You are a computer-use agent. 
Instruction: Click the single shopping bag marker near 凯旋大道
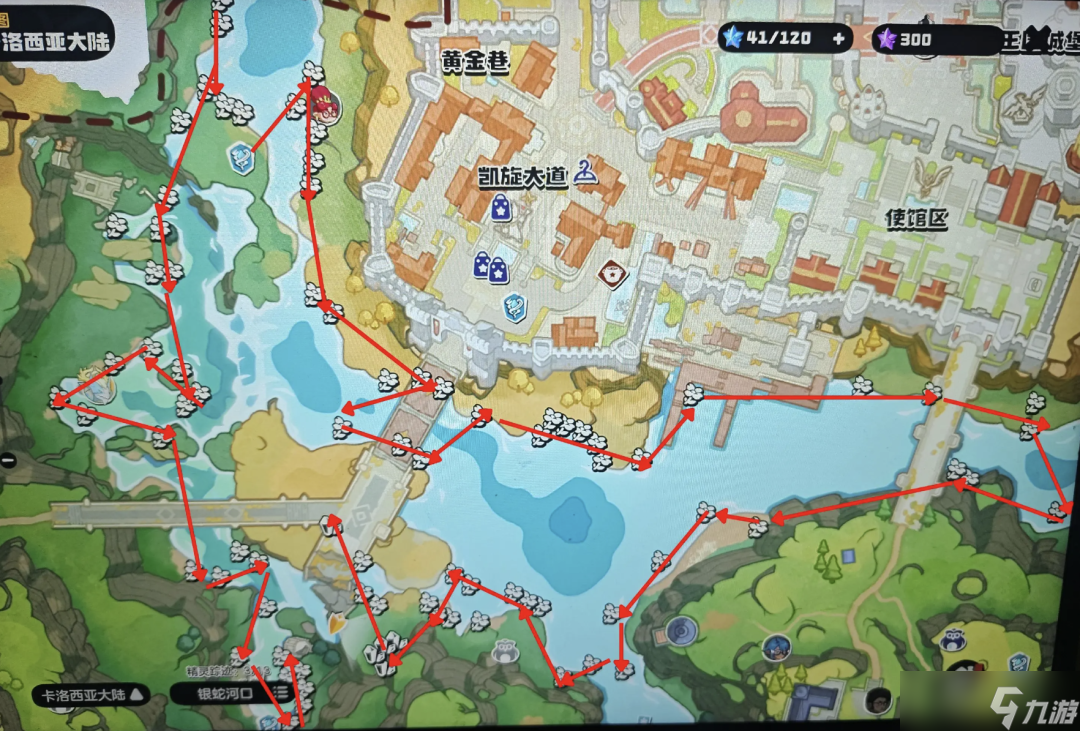(500, 207)
